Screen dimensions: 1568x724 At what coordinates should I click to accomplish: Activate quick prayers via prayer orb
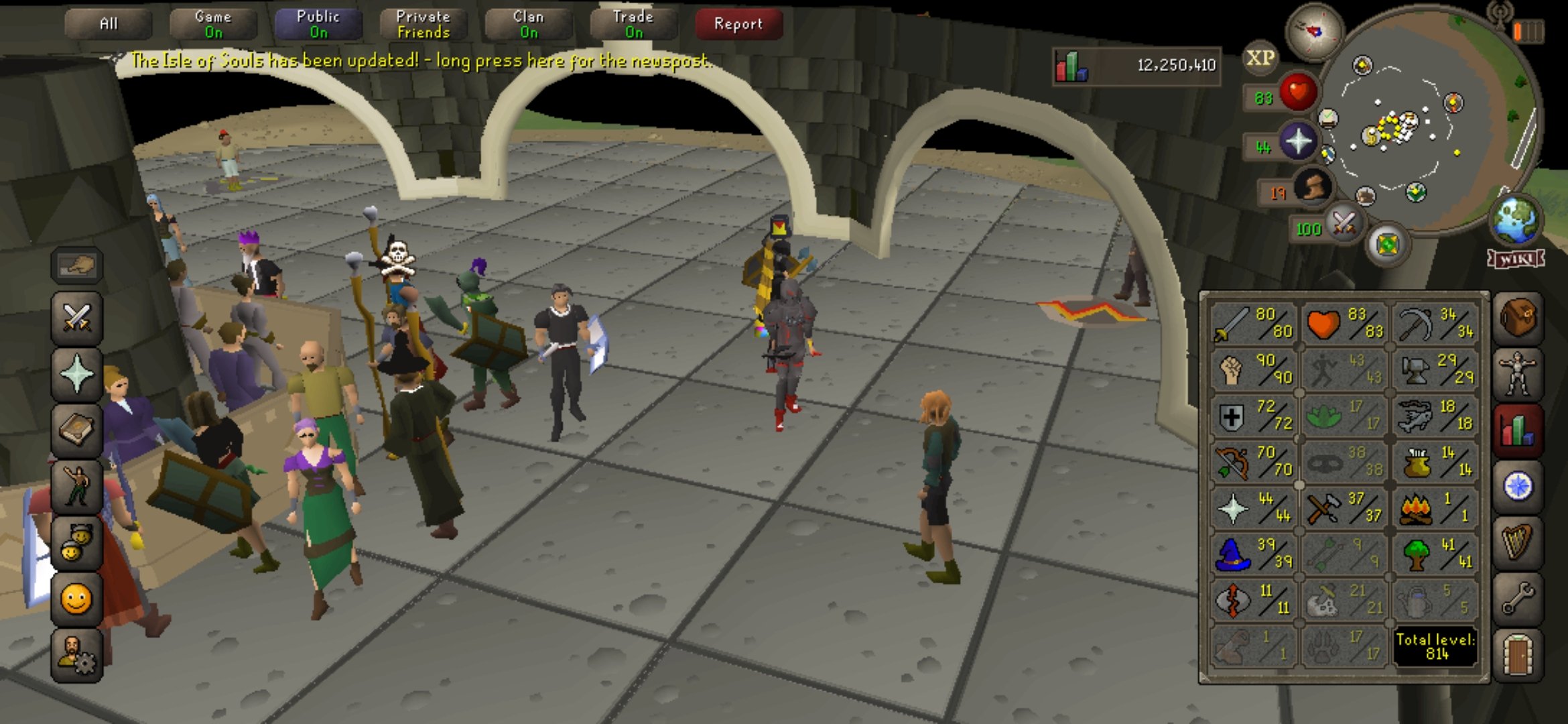(x=1297, y=142)
